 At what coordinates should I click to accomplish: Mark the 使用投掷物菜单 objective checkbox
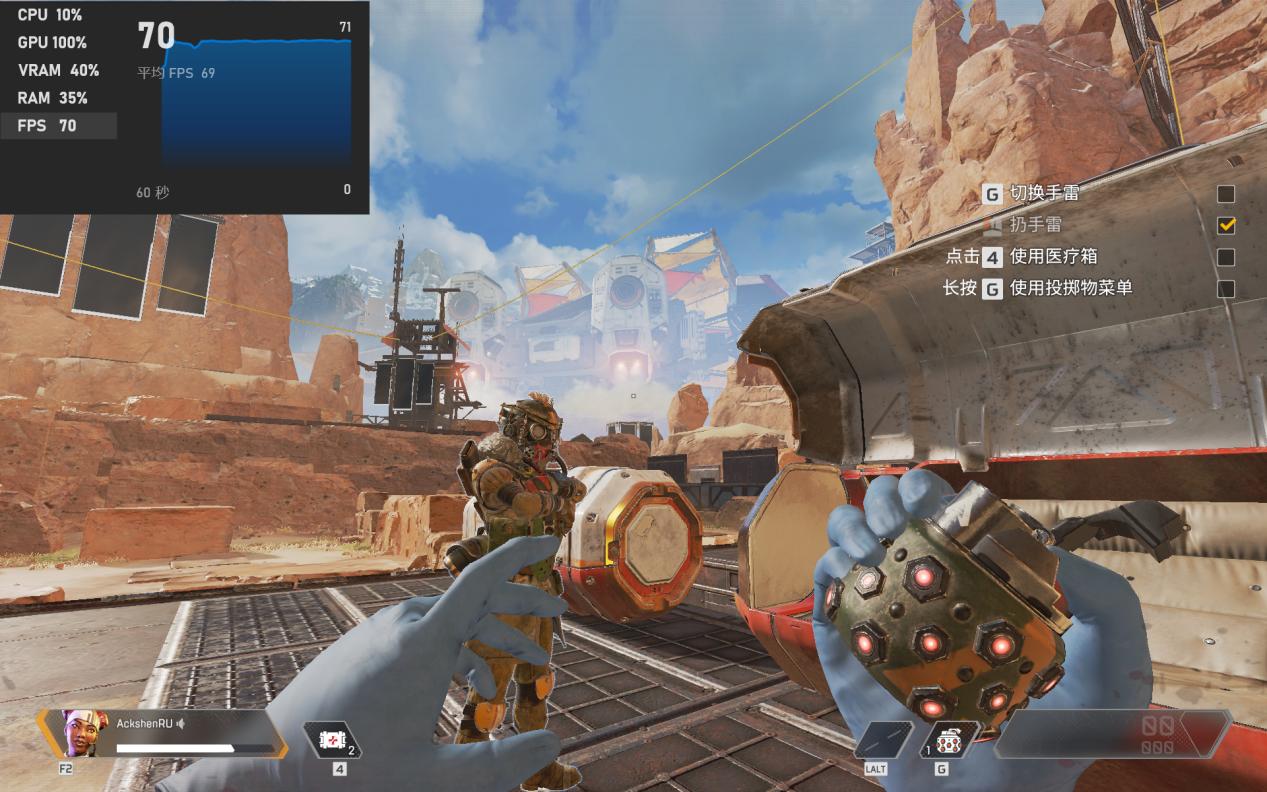pos(1225,289)
